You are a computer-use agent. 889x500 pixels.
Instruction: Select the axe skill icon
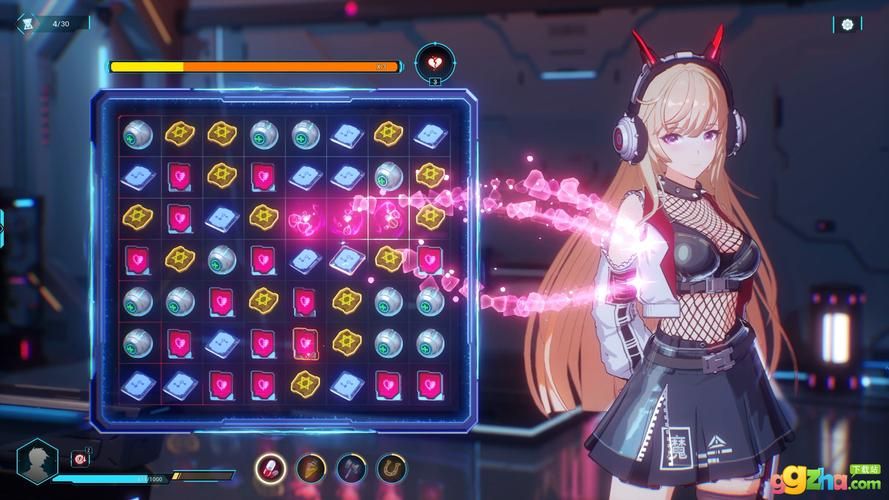coord(351,467)
